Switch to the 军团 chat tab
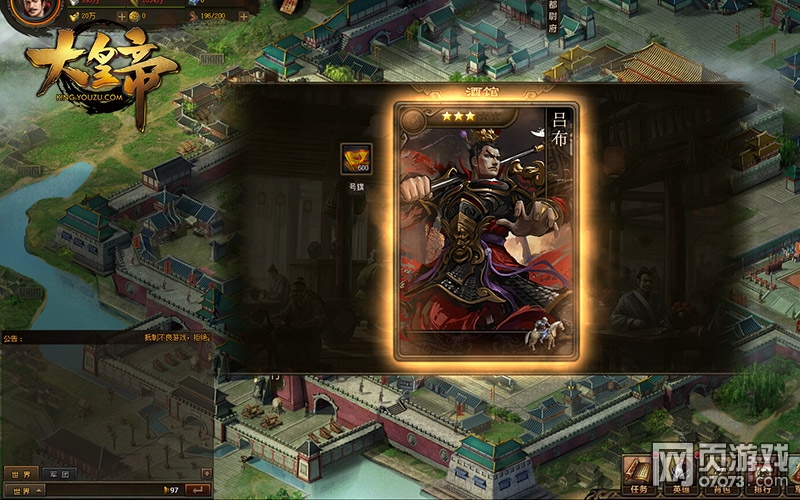The height and width of the screenshot is (500, 800). coord(58,473)
